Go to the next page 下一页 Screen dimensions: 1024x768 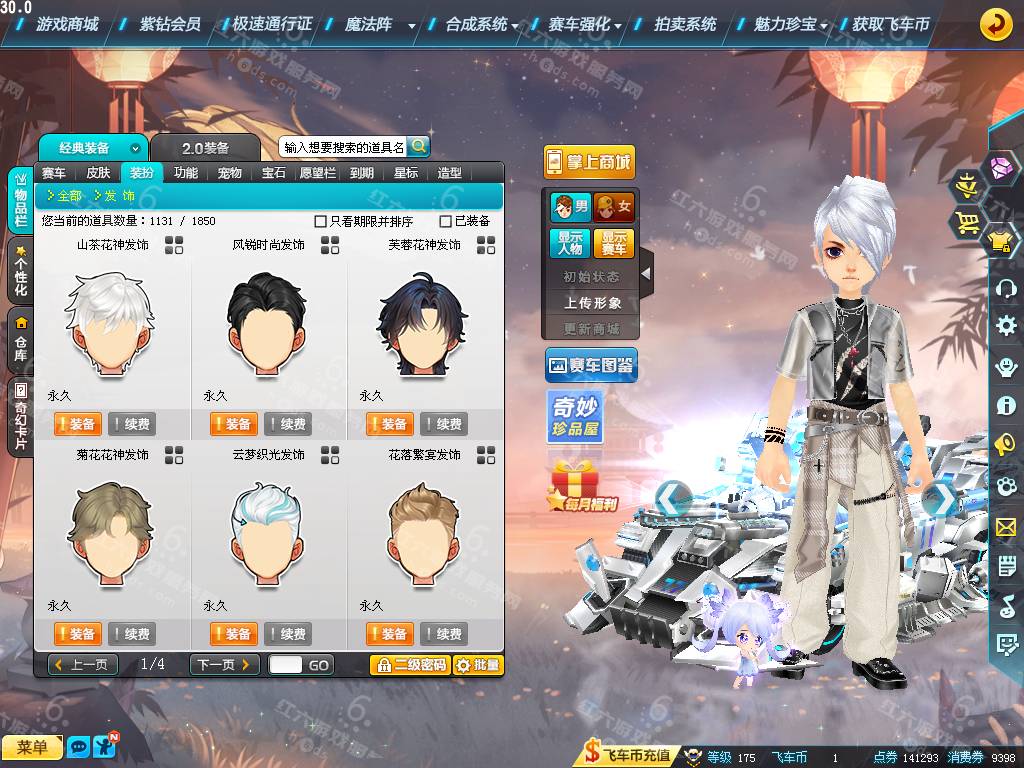(x=224, y=664)
